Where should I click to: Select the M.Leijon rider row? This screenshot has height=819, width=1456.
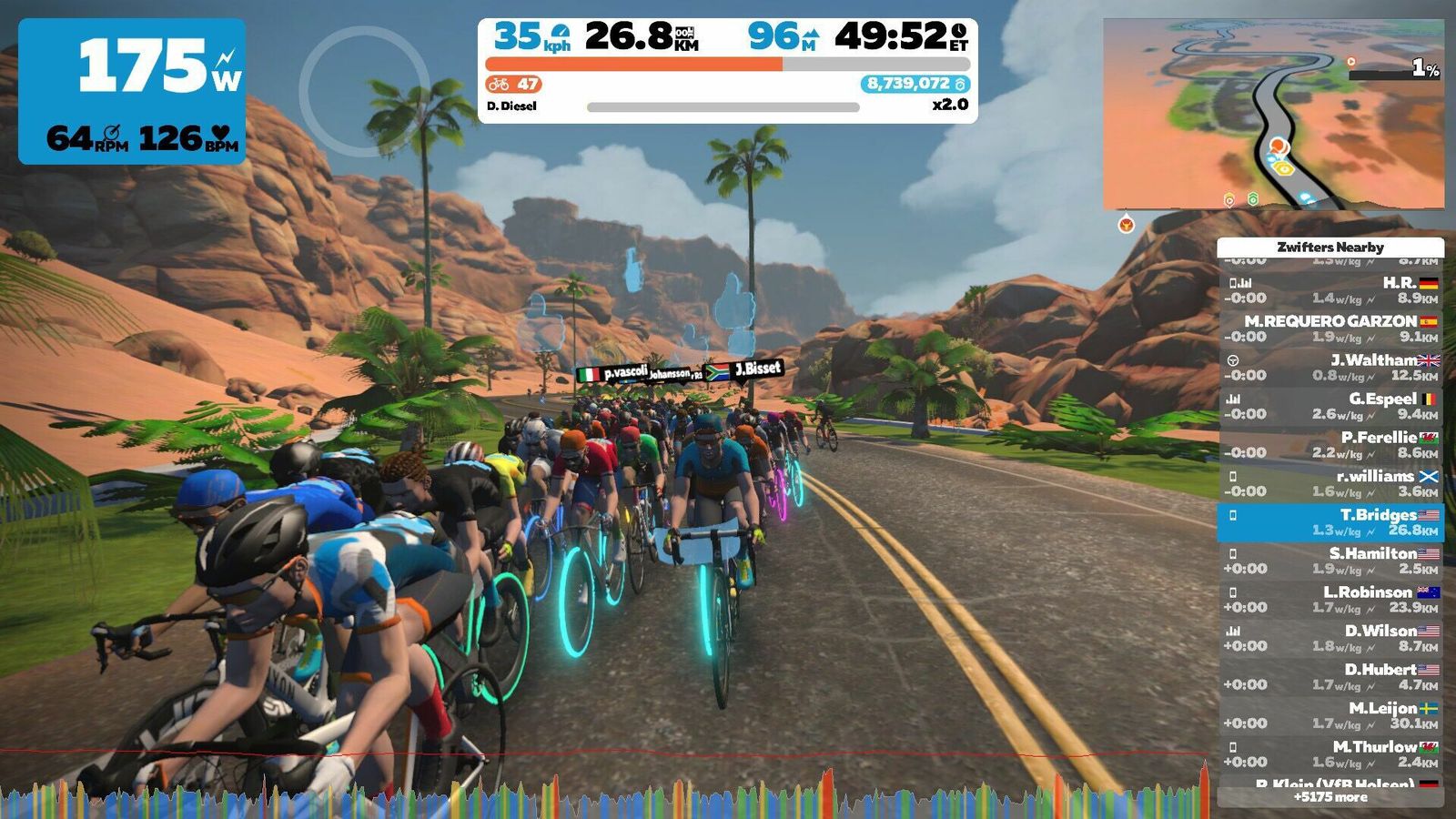point(1330,715)
